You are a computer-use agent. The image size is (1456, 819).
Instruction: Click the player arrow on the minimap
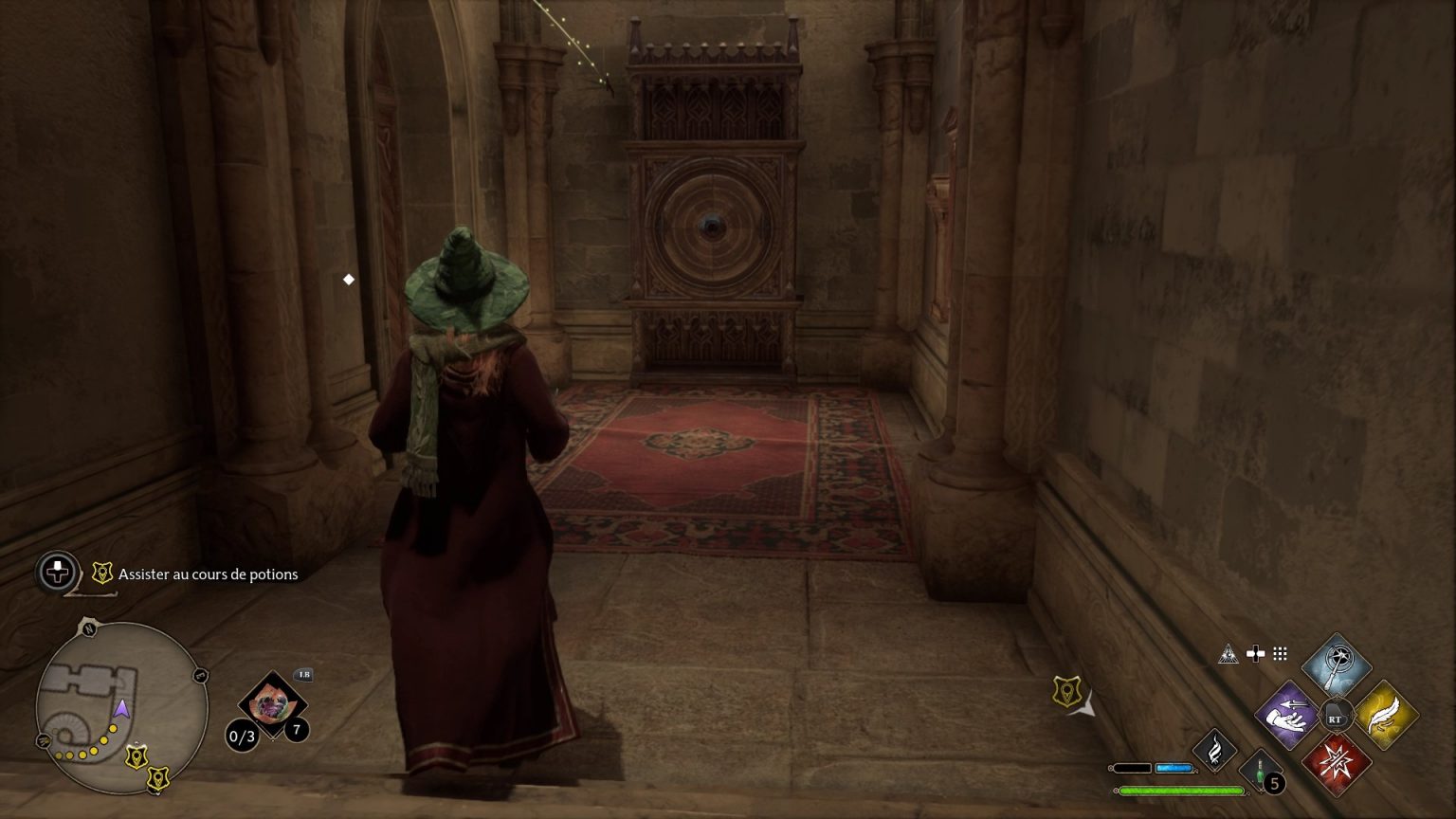point(122,709)
